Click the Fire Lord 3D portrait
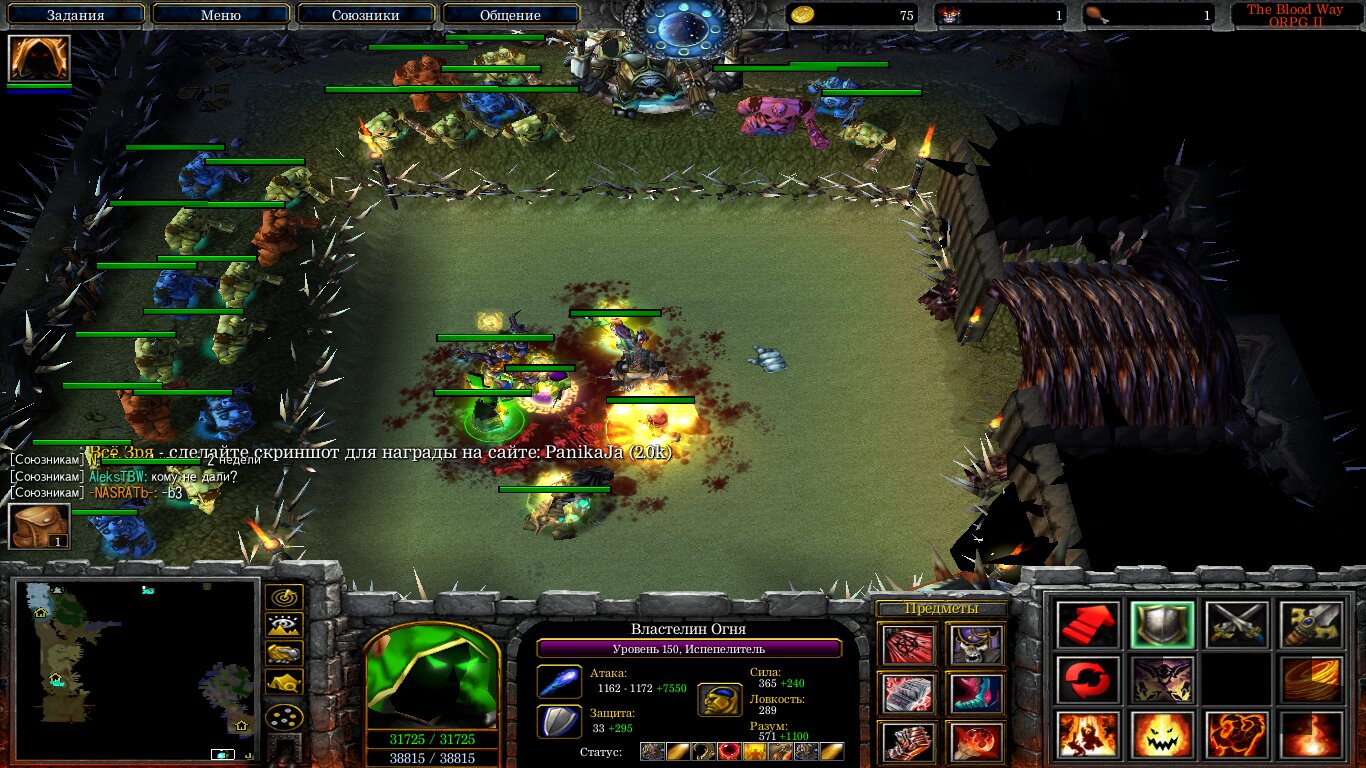 click(x=431, y=677)
